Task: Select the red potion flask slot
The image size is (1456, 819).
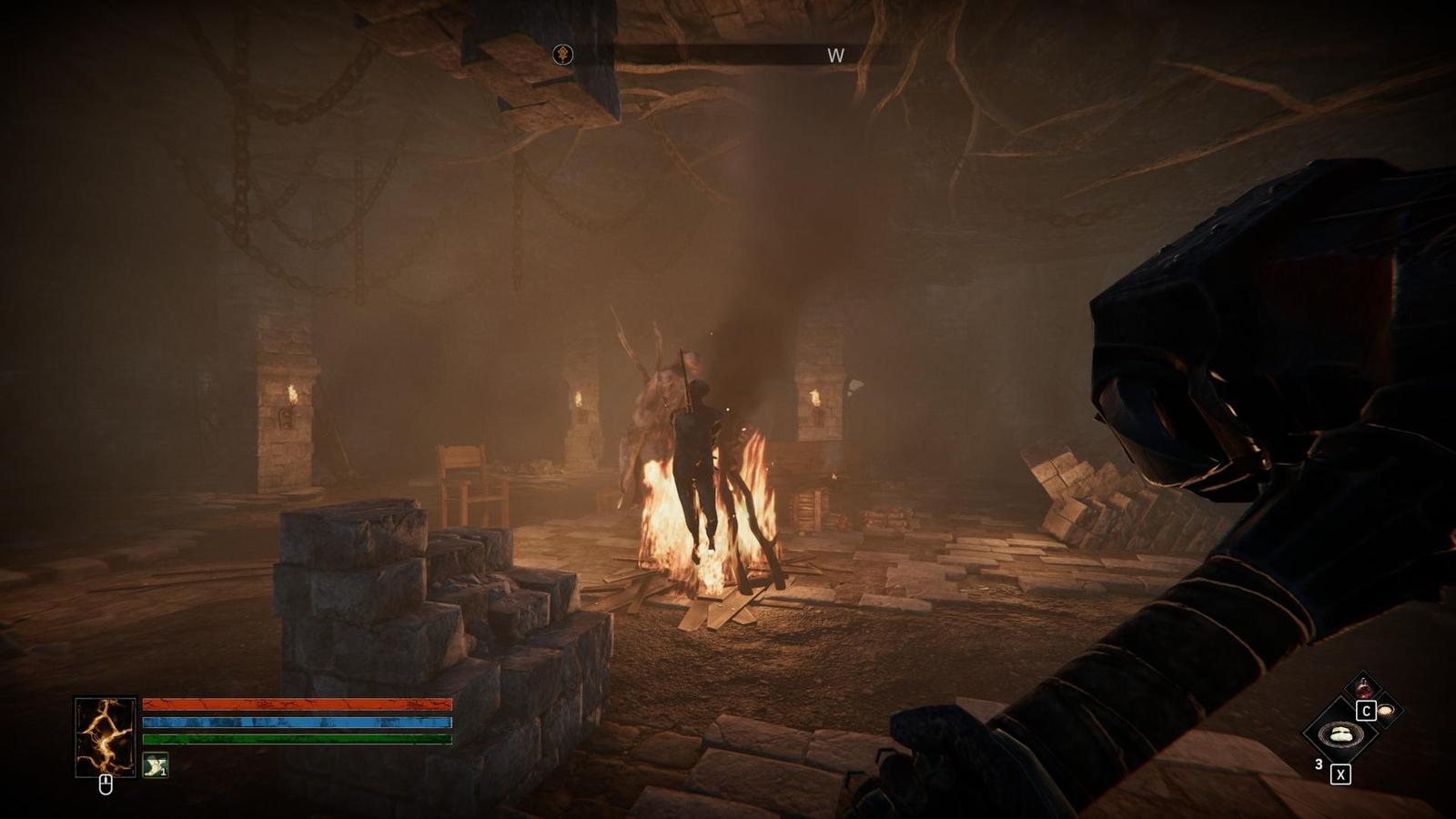Action: pos(1362,688)
